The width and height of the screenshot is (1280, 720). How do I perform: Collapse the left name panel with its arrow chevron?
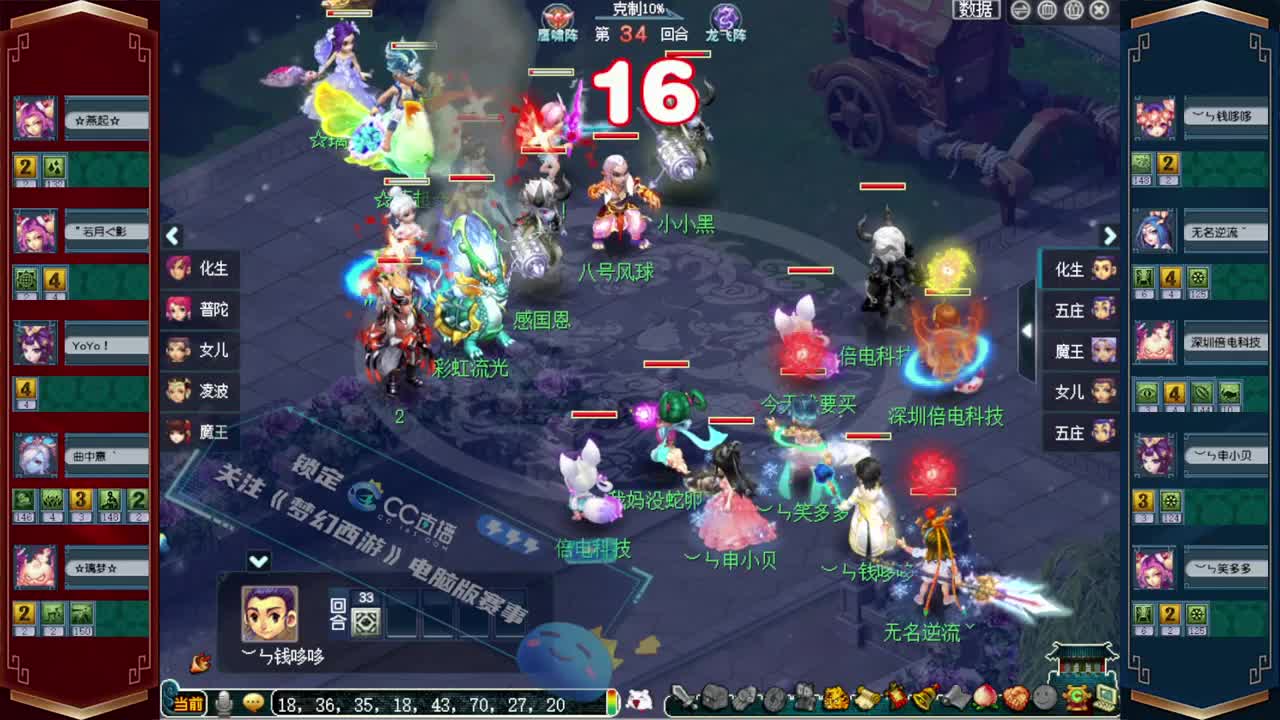click(172, 236)
